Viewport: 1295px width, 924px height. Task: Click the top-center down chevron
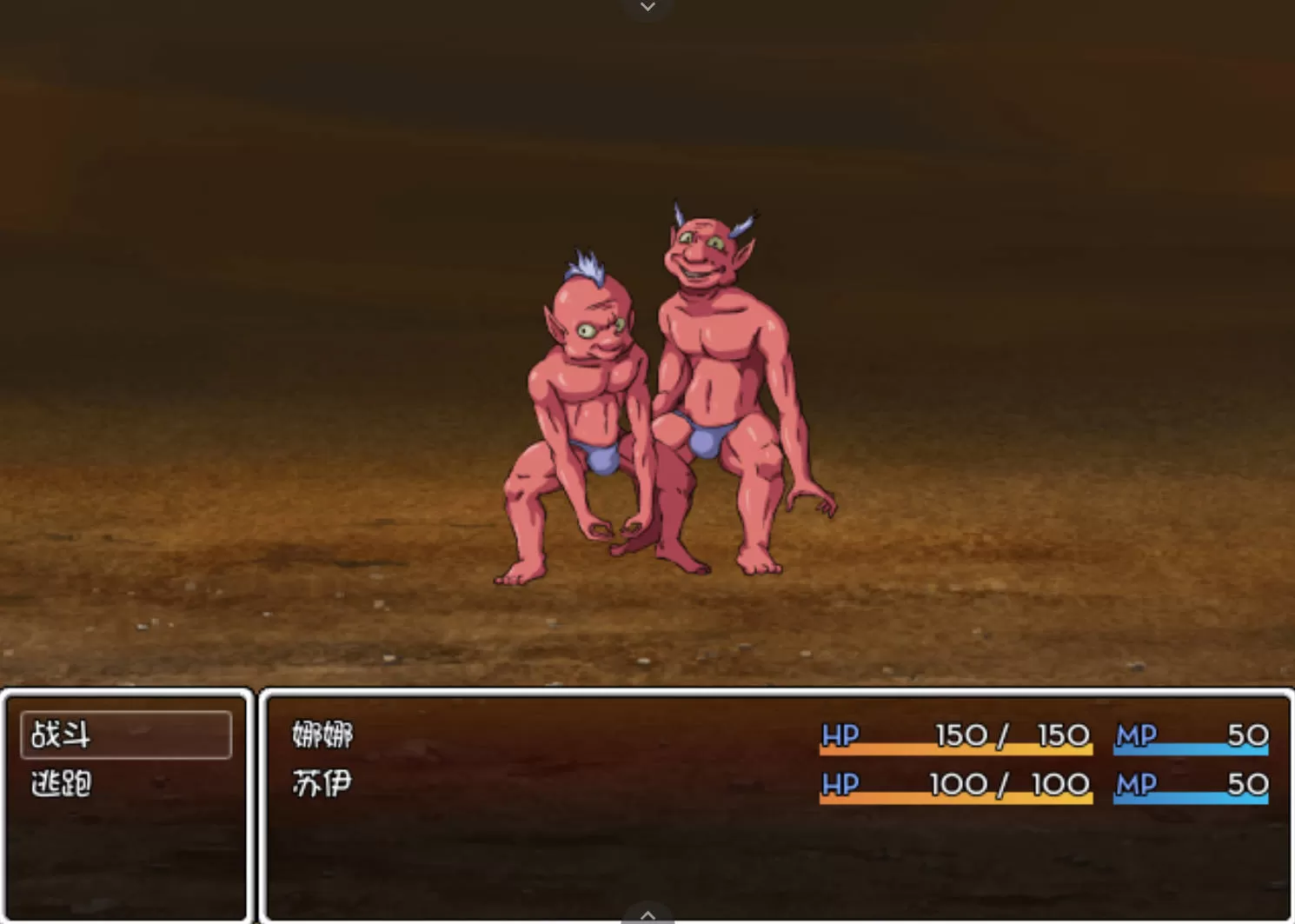coord(647,8)
